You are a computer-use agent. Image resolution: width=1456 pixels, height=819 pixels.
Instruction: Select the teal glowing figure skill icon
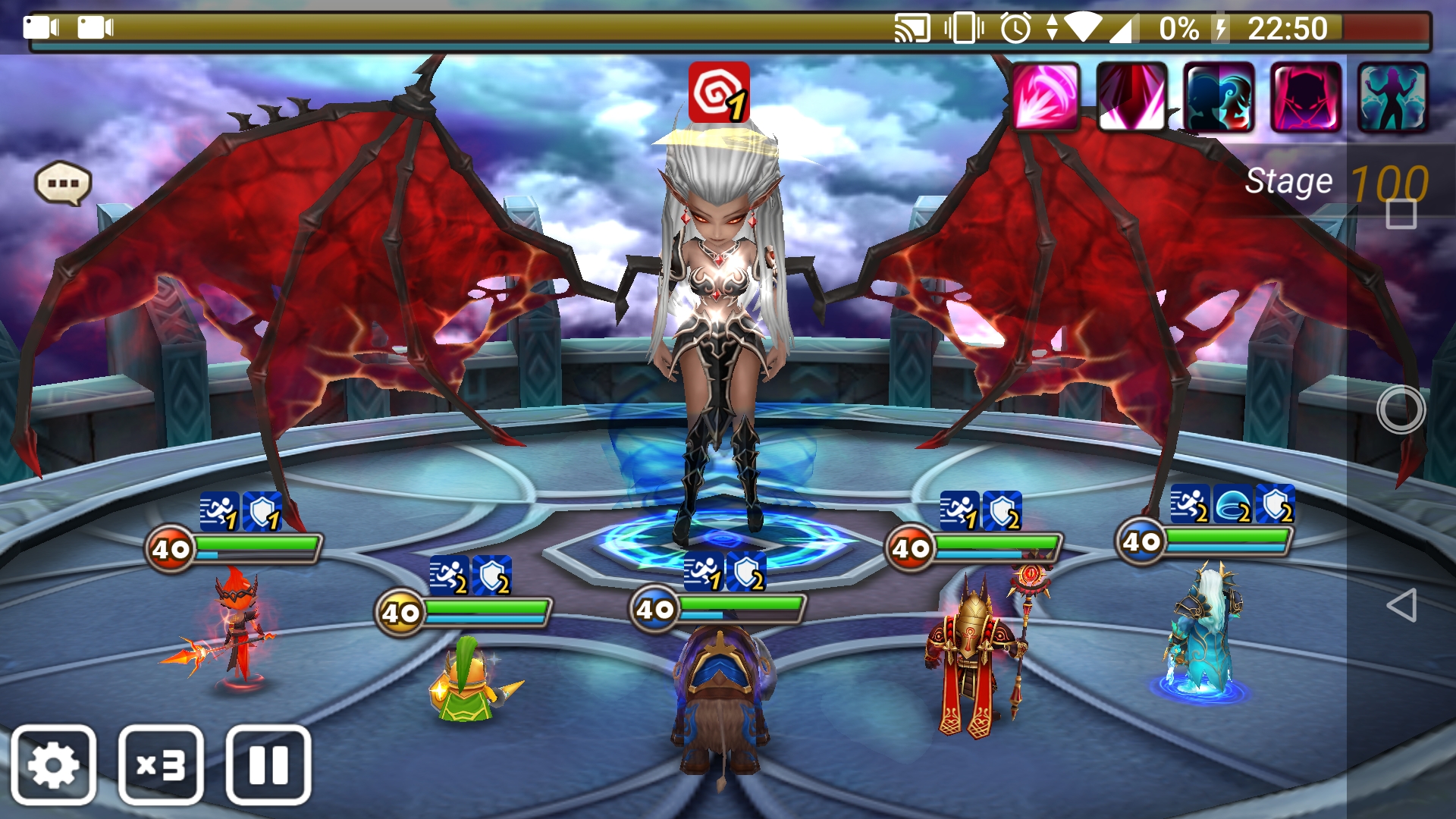coord(1392,98)
